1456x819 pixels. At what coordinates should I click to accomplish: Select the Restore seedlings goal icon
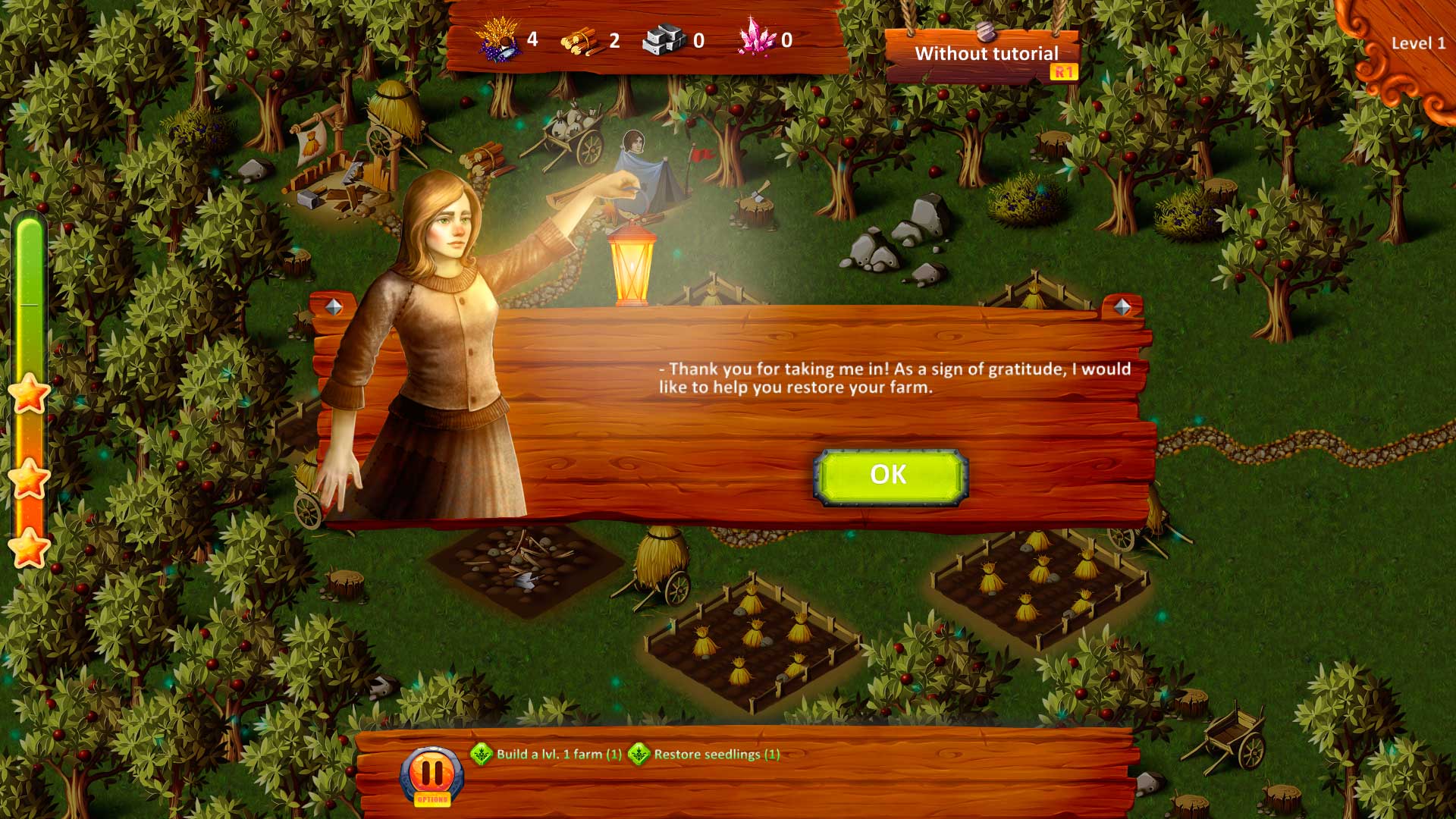(639, 755)
